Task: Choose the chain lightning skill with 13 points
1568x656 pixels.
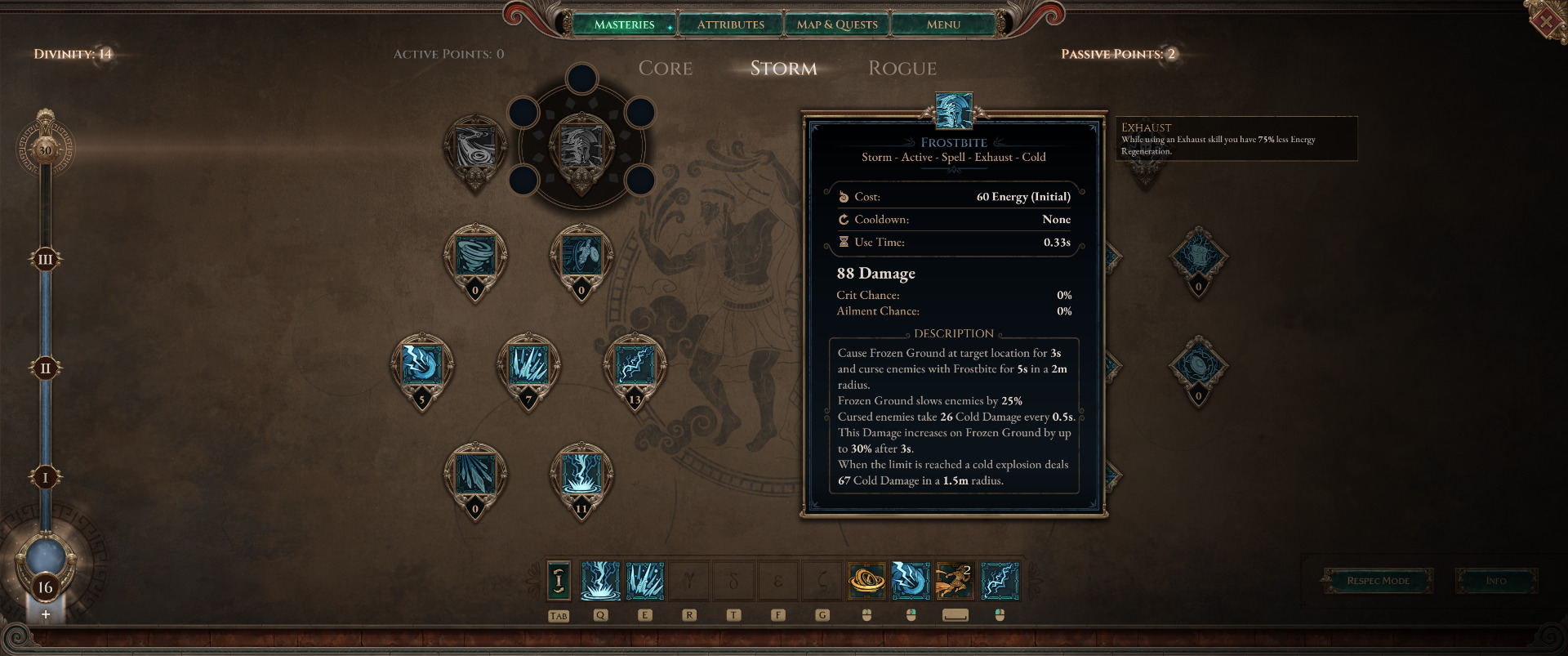Action: pos(635,365)
